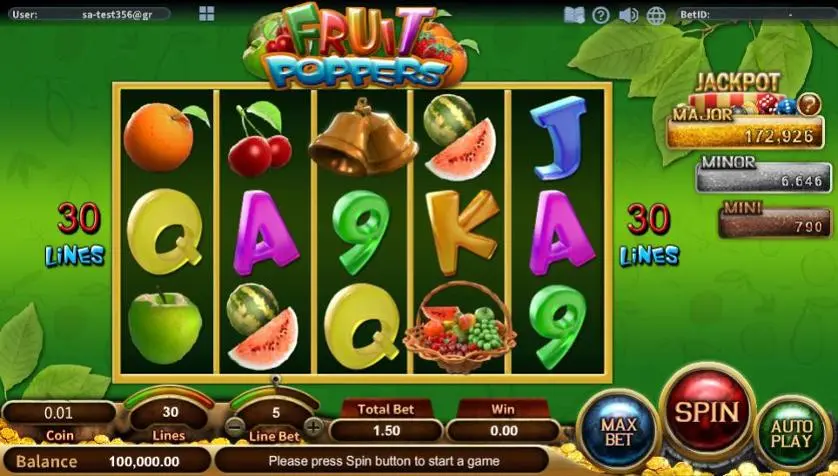The image size is (838, 476).
Task: Open the game lobby grid icon
Action: tap(206, 14)
